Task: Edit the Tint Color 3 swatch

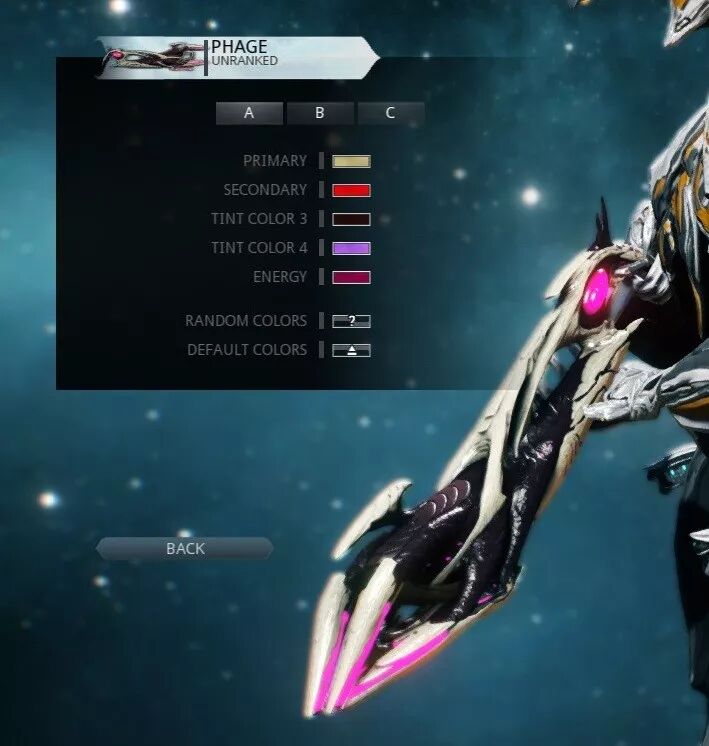Action: [351, 219]
